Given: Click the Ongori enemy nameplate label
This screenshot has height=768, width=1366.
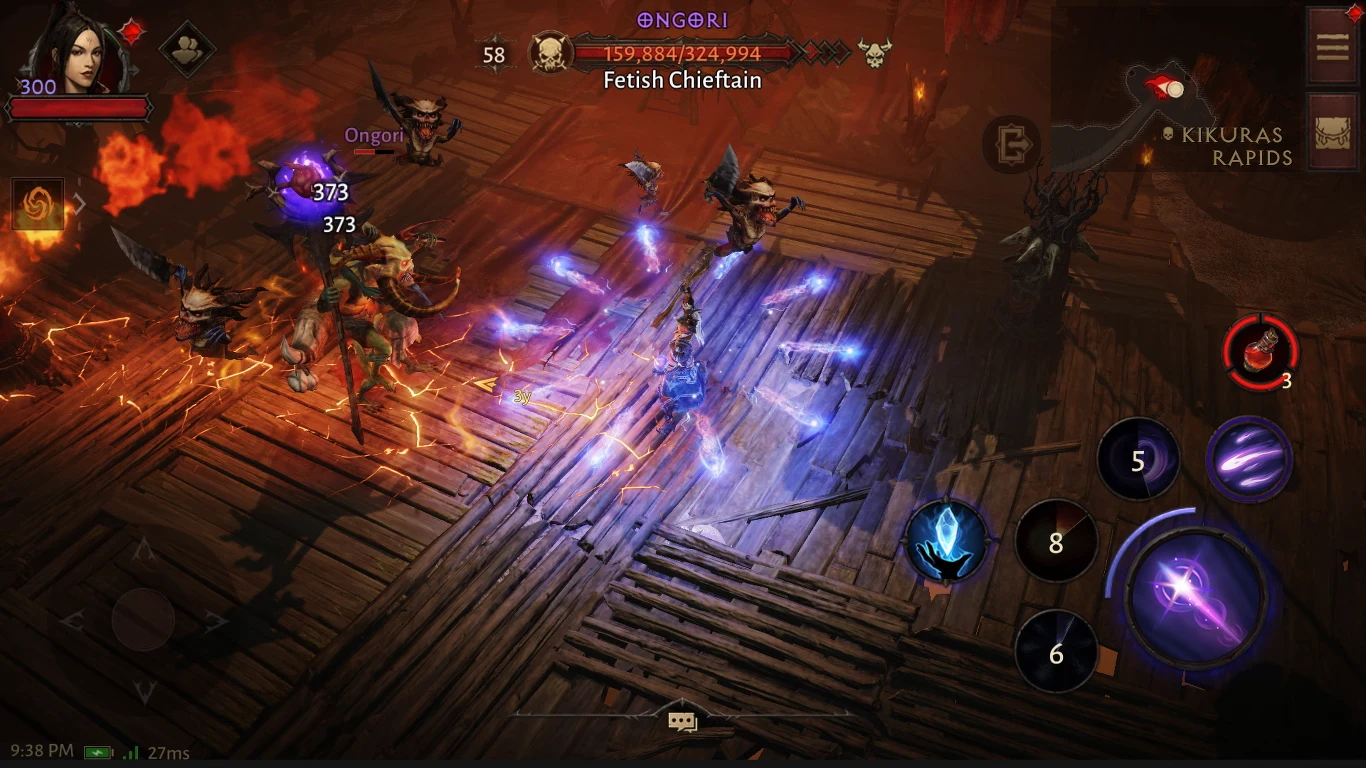Looking at the screenshot, I should click(x=374, y=135).
